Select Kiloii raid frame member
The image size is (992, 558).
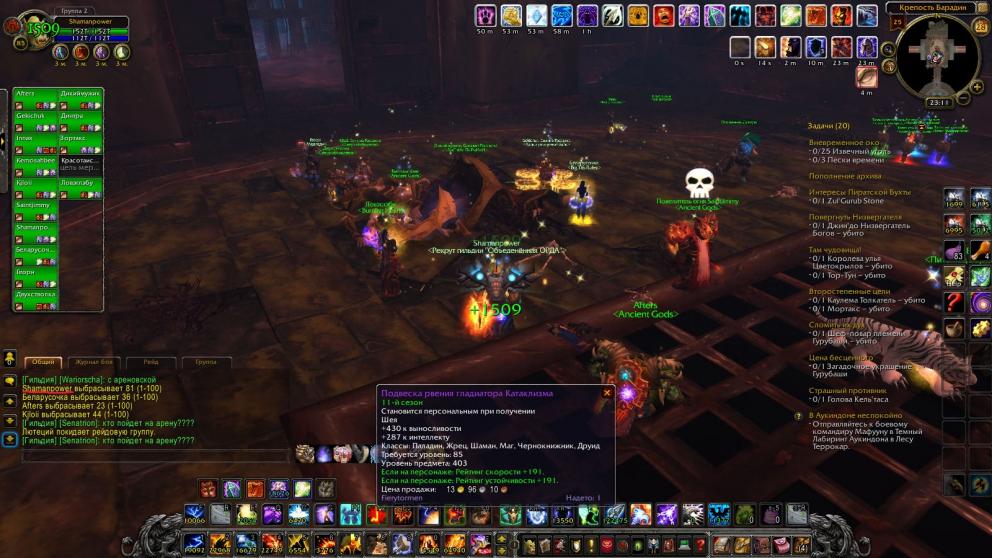tap(35, 183)
